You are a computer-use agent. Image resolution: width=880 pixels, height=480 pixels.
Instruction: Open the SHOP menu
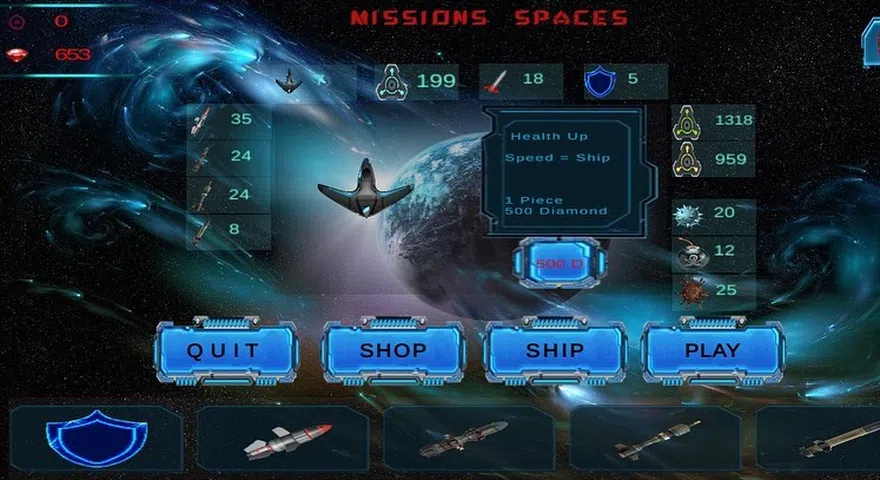393,351
